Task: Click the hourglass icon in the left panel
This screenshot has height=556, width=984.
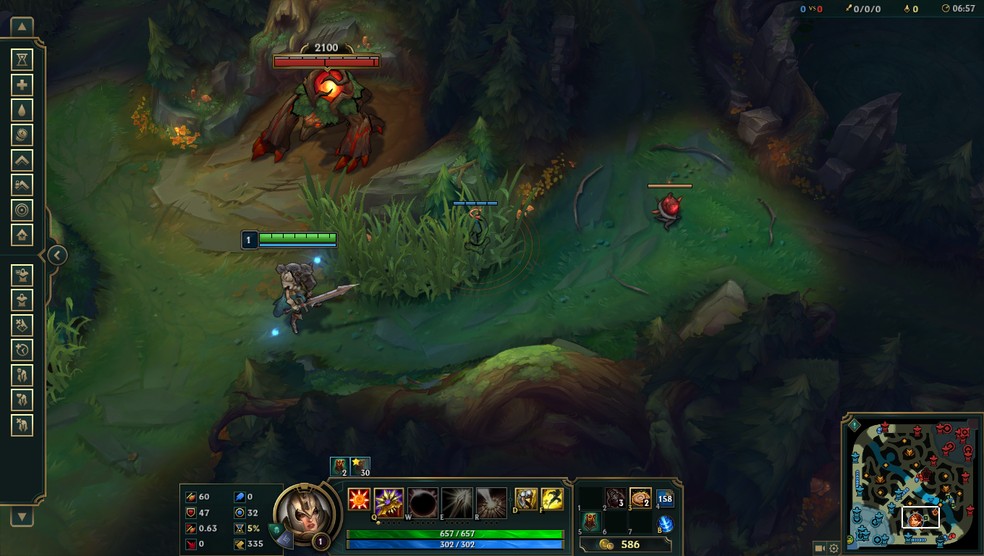Action: (22, 59)
